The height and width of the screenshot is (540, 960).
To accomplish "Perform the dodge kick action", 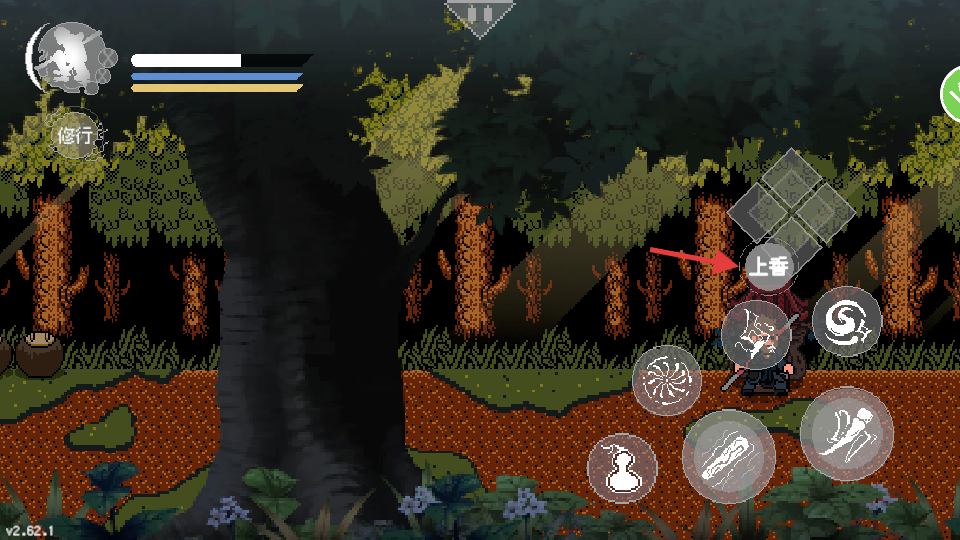I will coord(846,433).
